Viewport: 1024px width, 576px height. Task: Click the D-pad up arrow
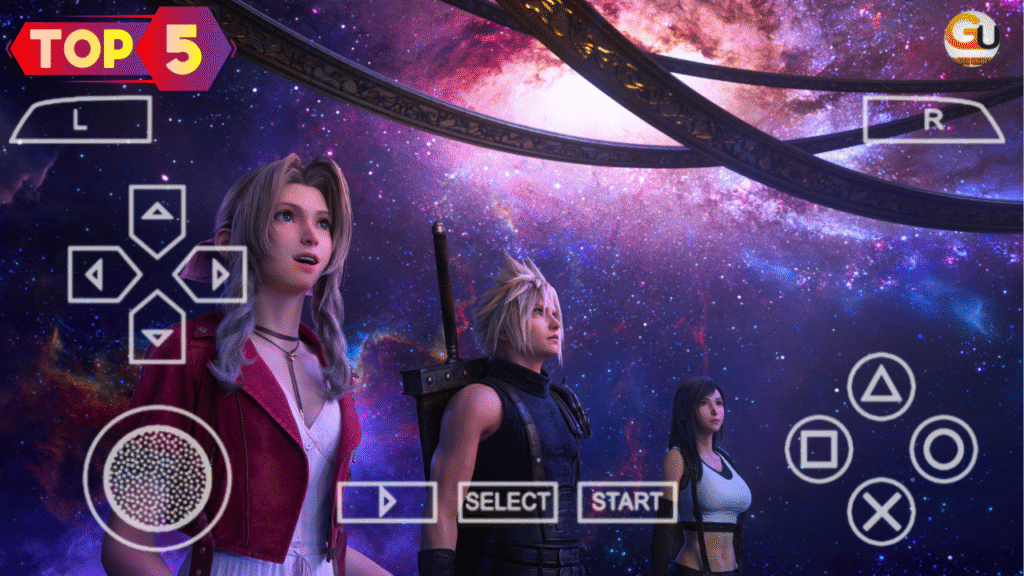pos(157,216)
